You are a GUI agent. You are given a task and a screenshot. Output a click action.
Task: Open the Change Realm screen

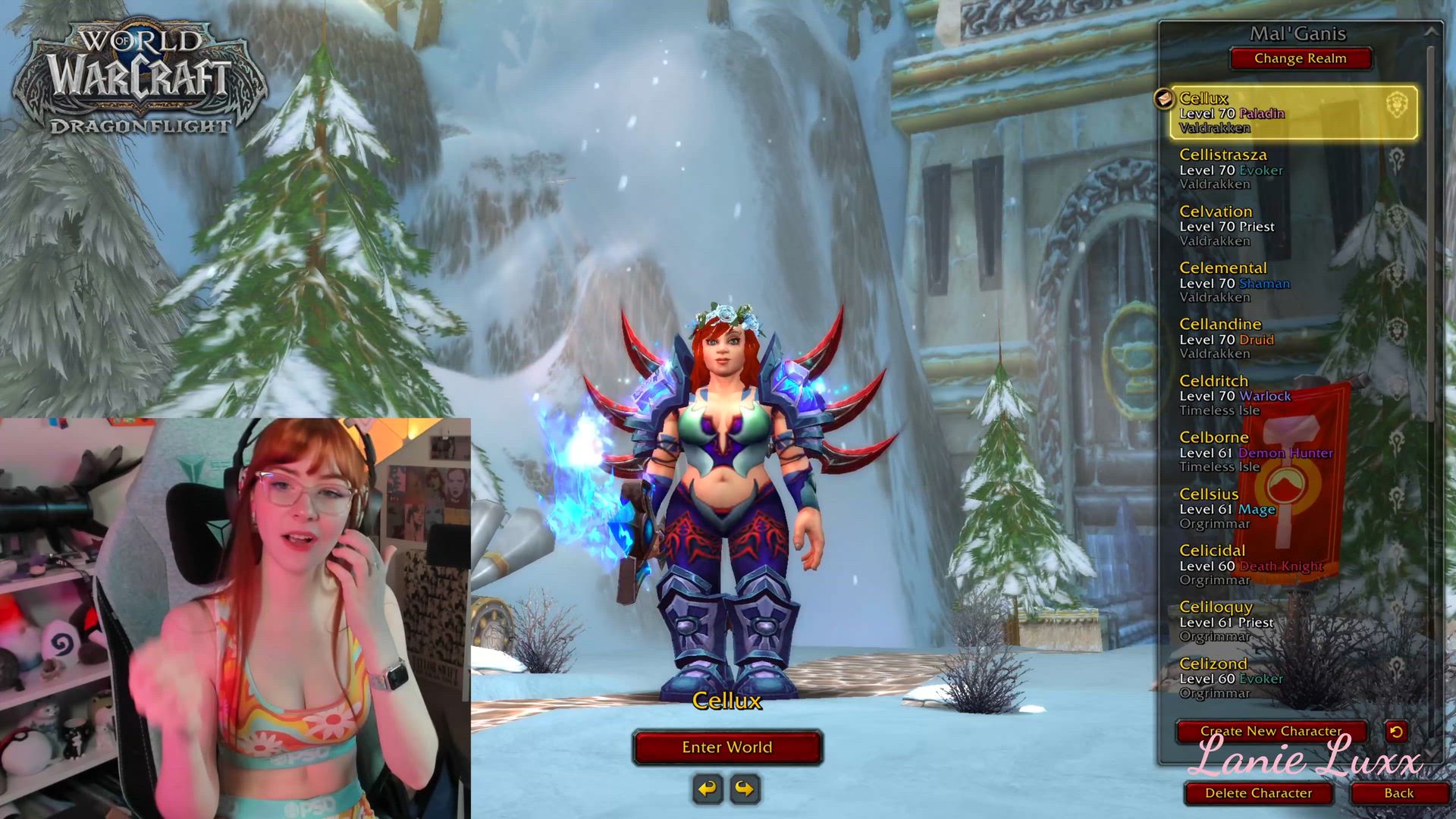[x=1300, y=58]
